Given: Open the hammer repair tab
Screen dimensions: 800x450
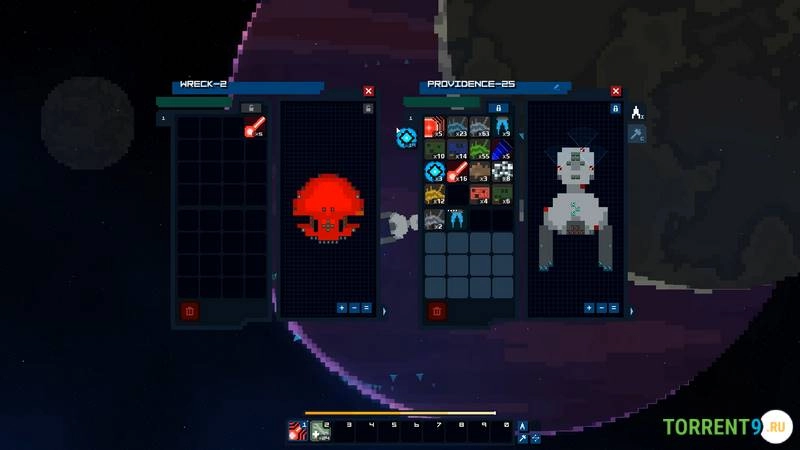Looking at the screenshot, I should click(x=636, y=134).
